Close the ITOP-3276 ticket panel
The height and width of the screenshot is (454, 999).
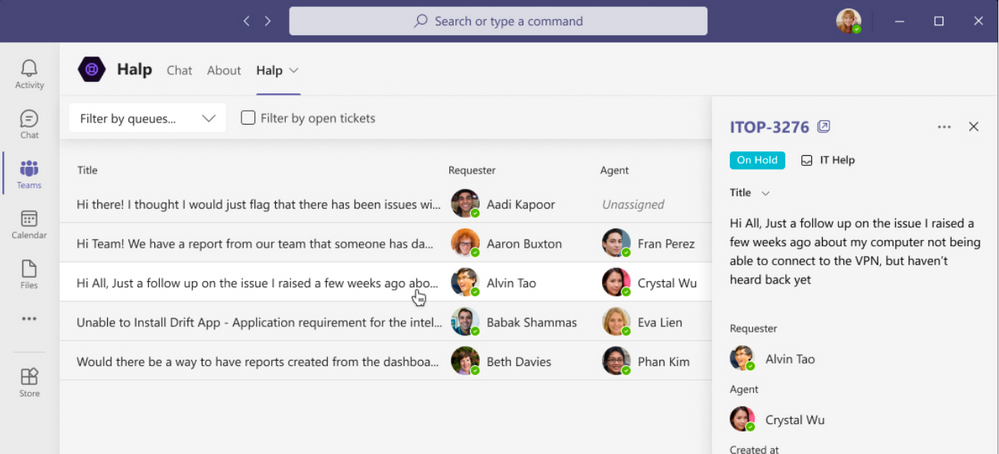[973, 127]
